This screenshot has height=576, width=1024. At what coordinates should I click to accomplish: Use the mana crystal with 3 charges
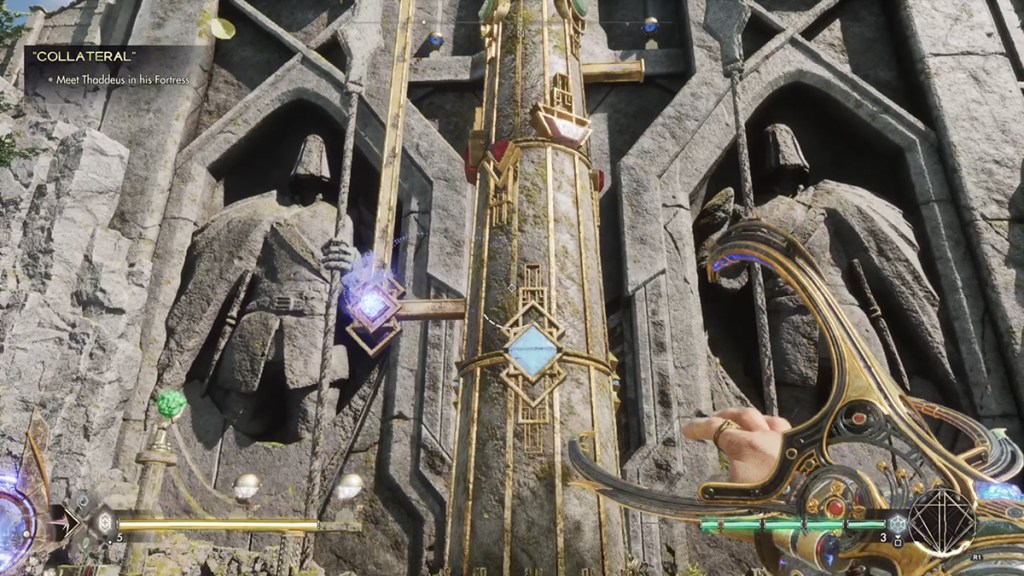coord(898,524)
